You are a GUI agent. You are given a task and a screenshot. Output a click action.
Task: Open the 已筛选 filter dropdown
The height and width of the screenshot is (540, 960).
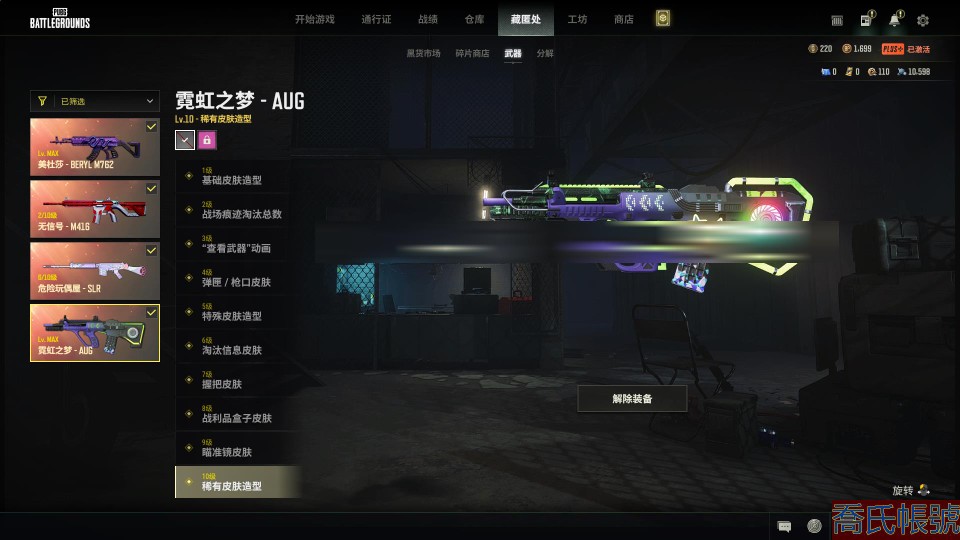(95, 101)
